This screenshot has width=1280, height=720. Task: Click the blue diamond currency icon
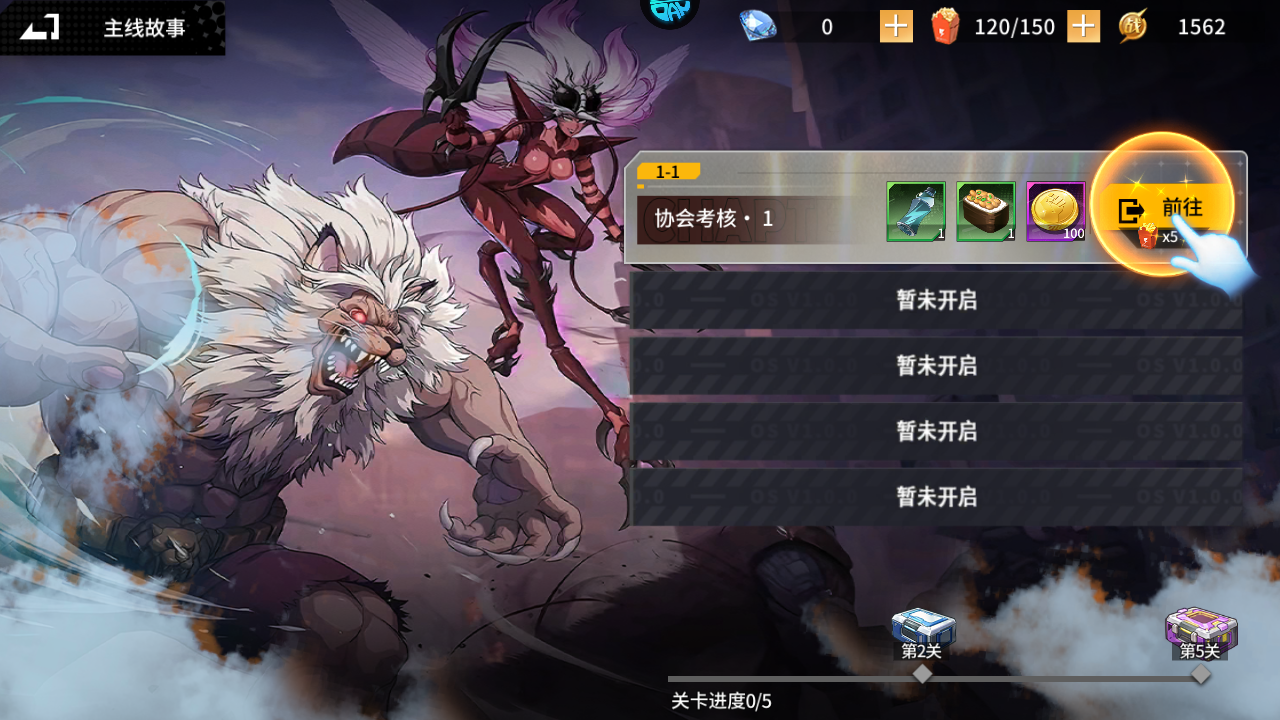point(757,26)
